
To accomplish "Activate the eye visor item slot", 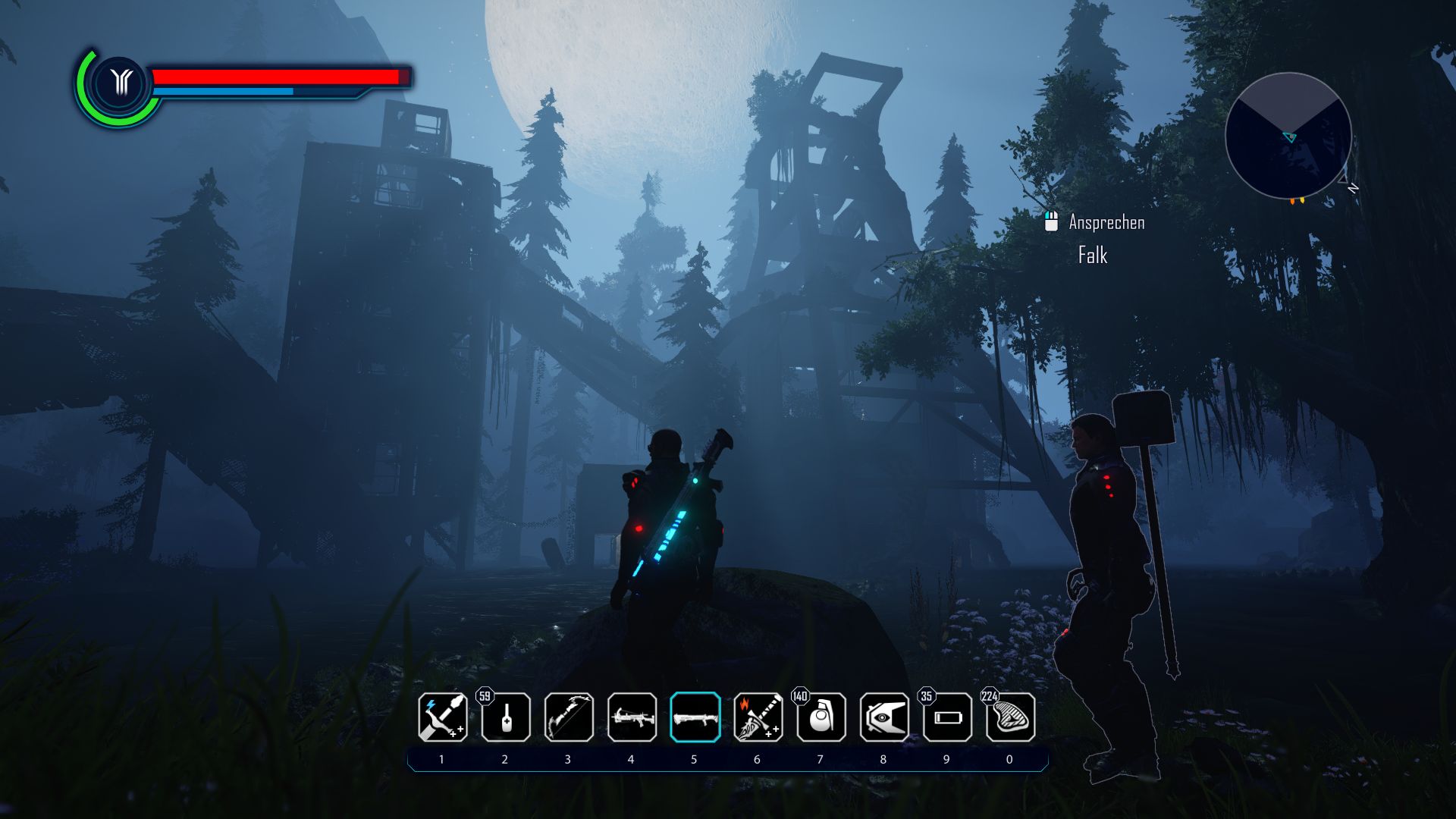I will (884, 717).
